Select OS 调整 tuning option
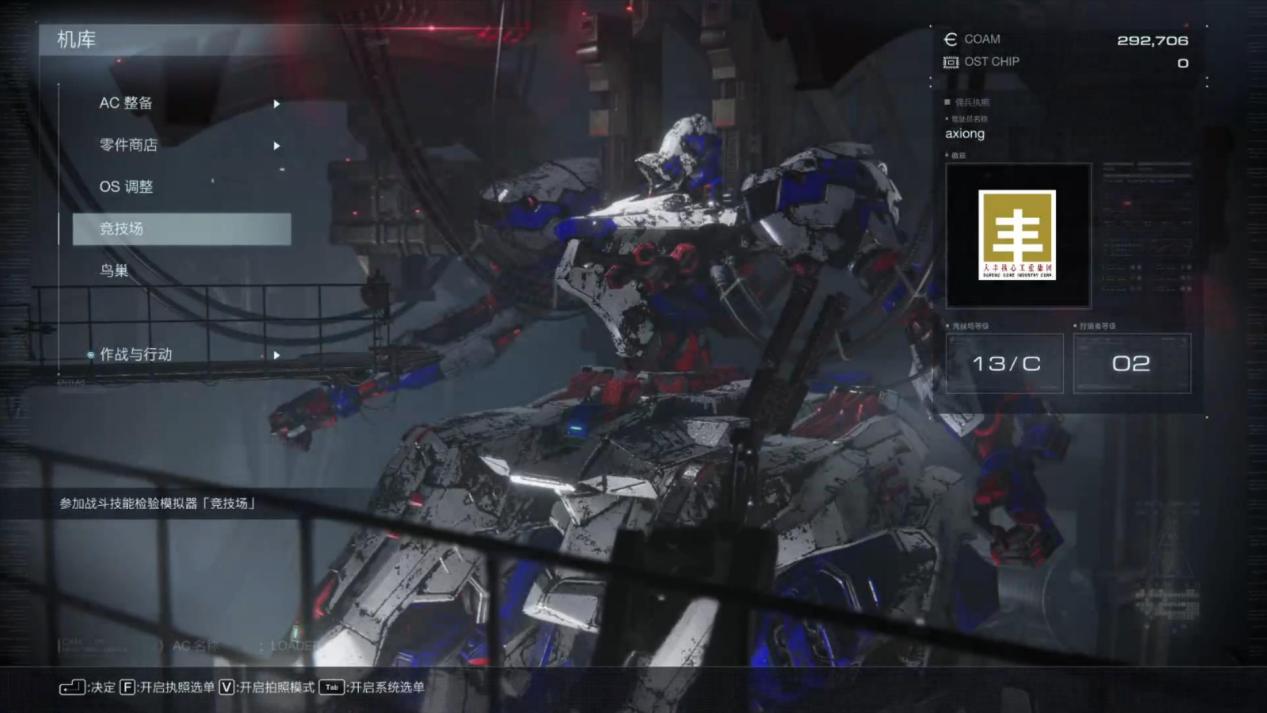The height and width of the screenshot is (713, 1267). pos(126,187)
